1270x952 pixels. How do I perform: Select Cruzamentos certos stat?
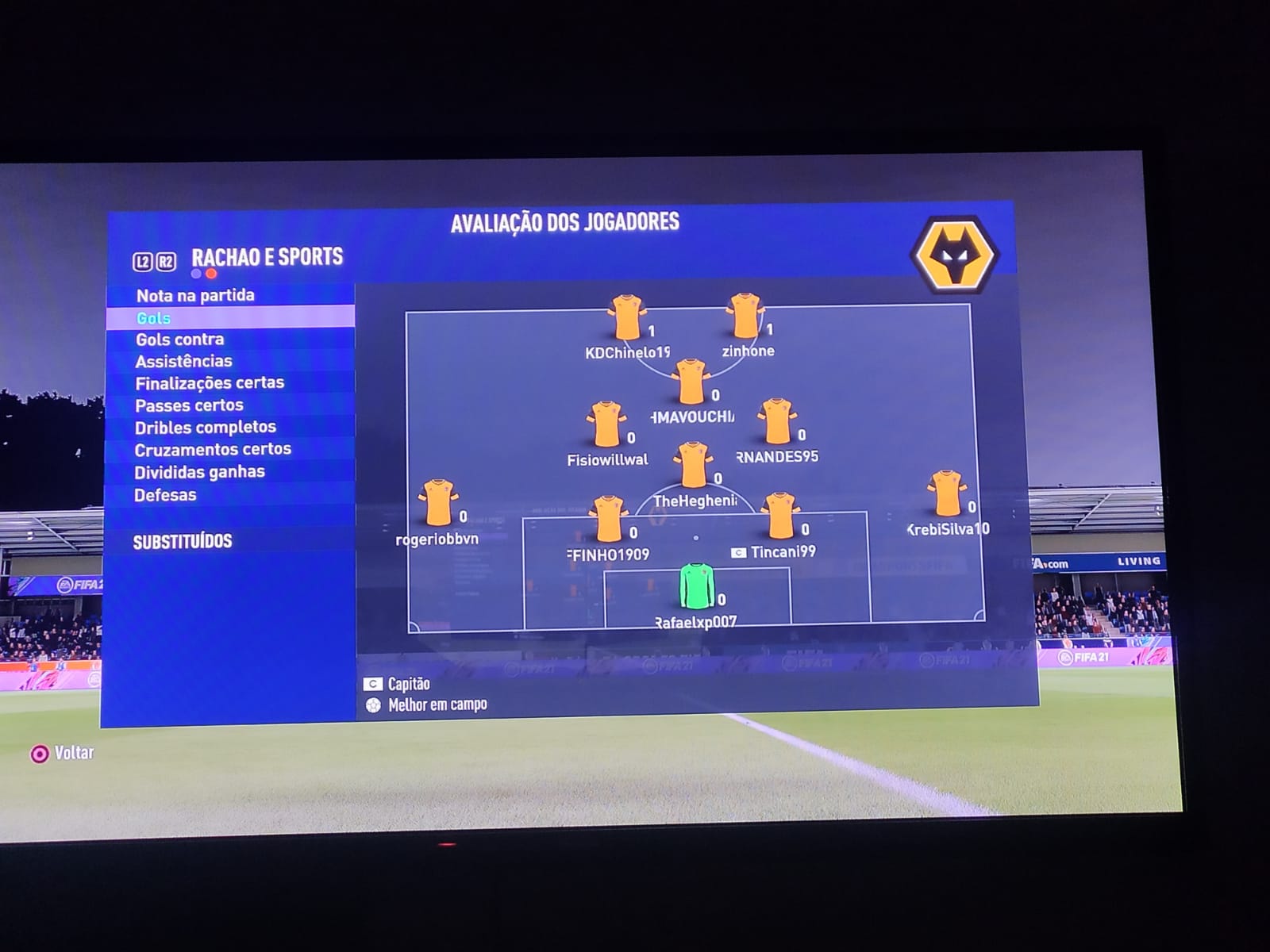[x=213, y=449]
